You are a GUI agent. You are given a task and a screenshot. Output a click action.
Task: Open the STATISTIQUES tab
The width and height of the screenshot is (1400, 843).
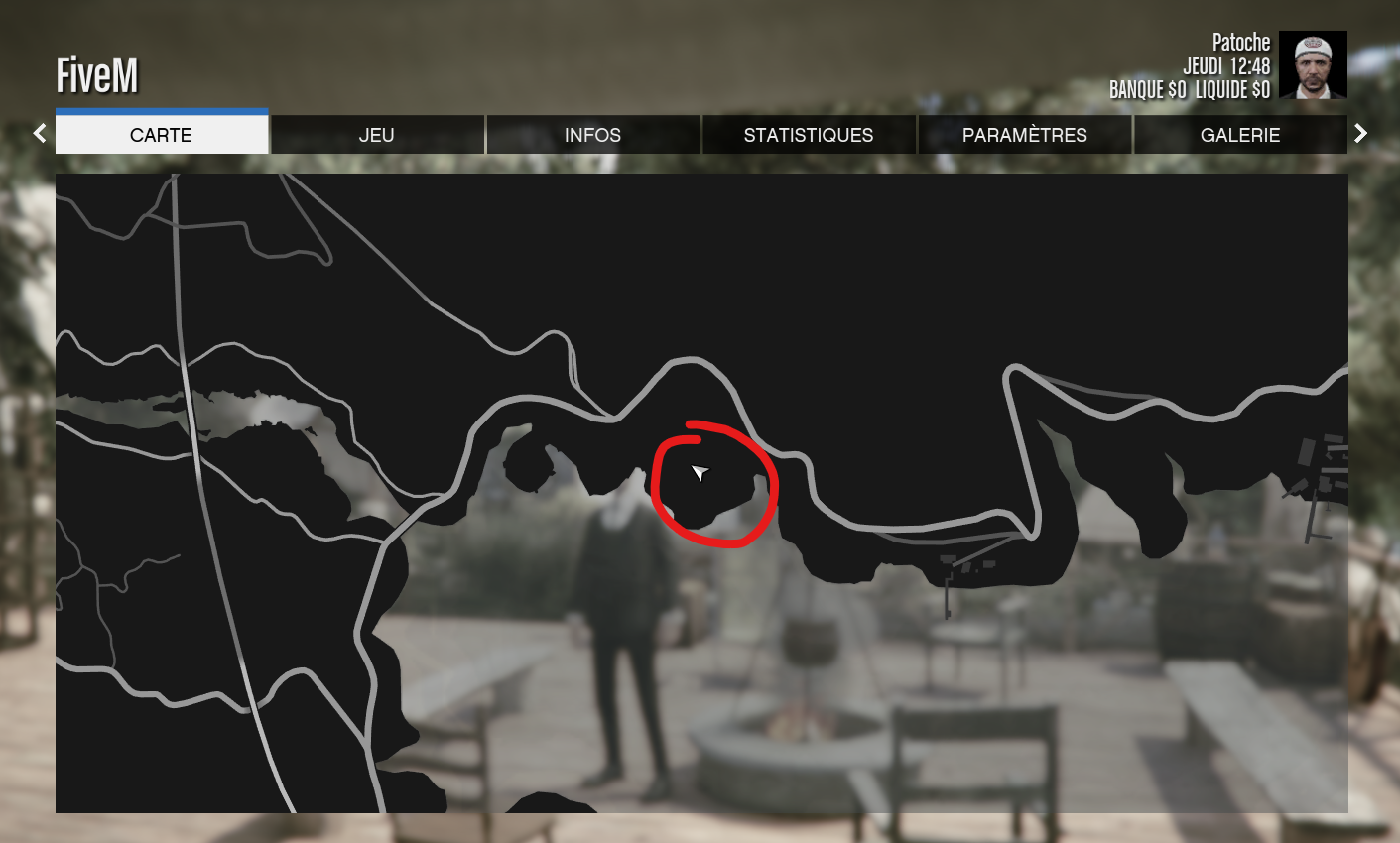(x=809, y=135)
